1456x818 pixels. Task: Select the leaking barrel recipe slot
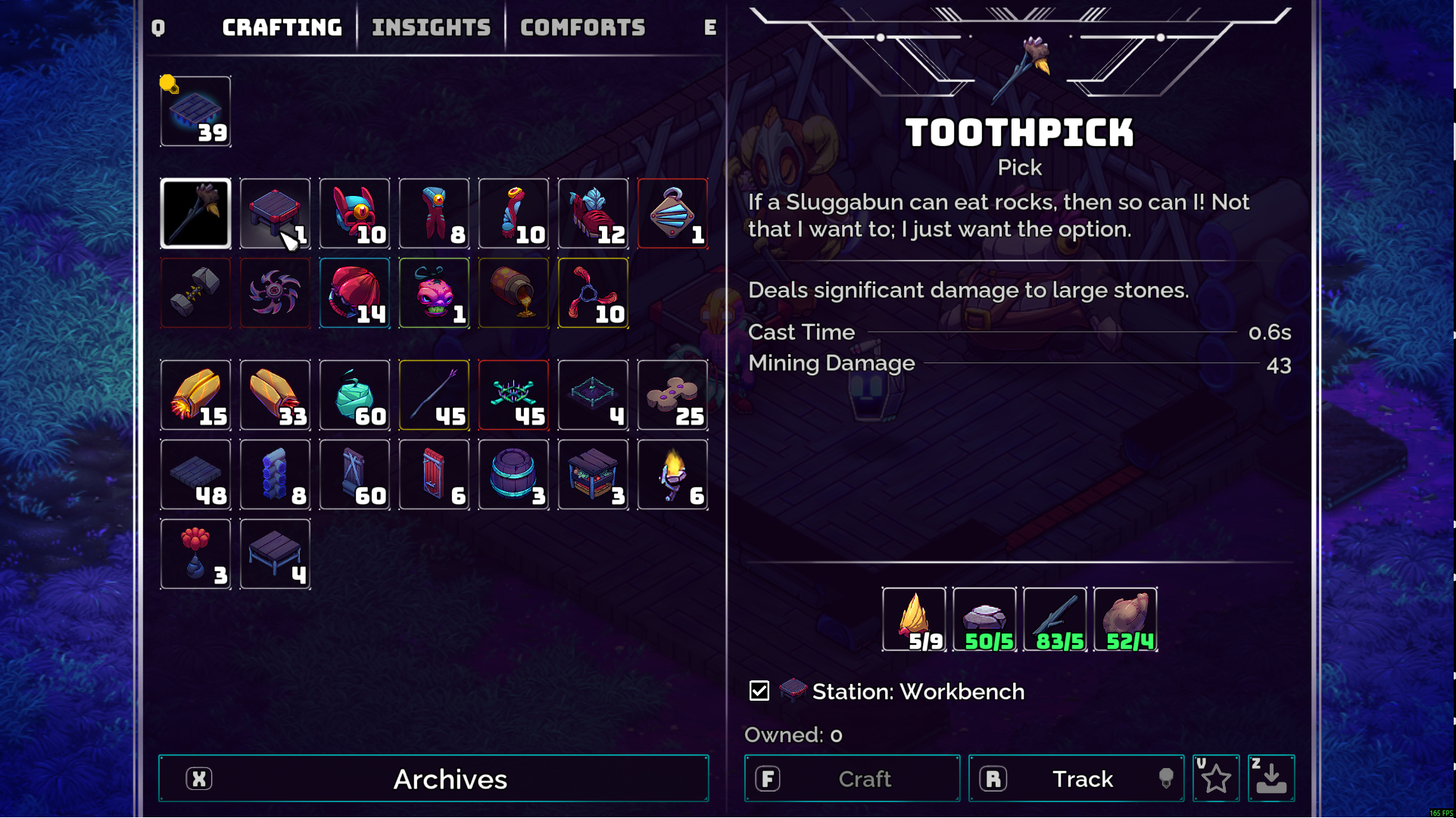(513, 294)
